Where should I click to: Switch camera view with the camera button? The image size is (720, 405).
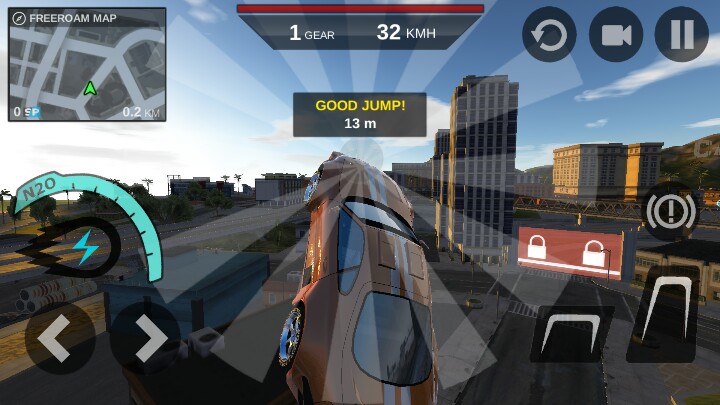[x=615, y=35]
